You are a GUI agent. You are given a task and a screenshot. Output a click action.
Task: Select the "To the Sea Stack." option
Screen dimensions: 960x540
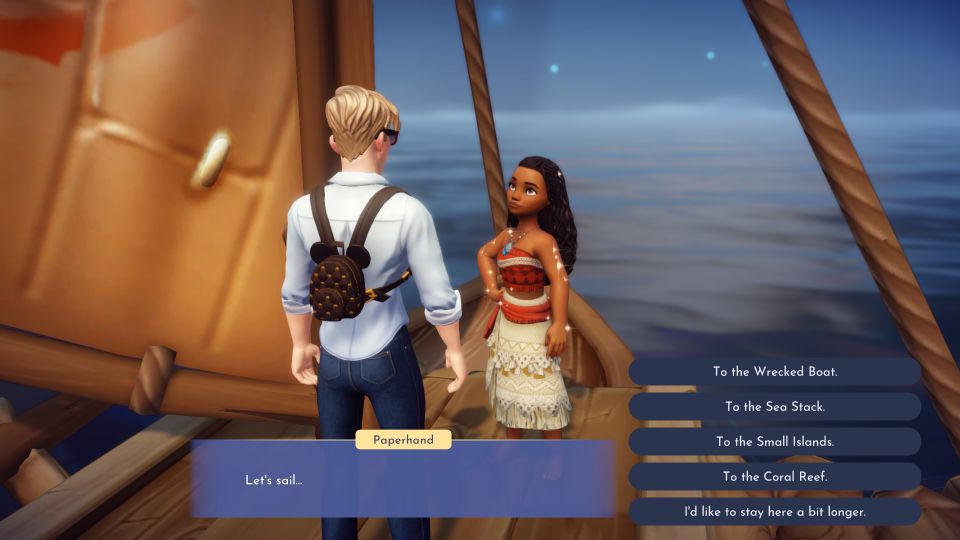pyautogui.click(x=775, y=407)
